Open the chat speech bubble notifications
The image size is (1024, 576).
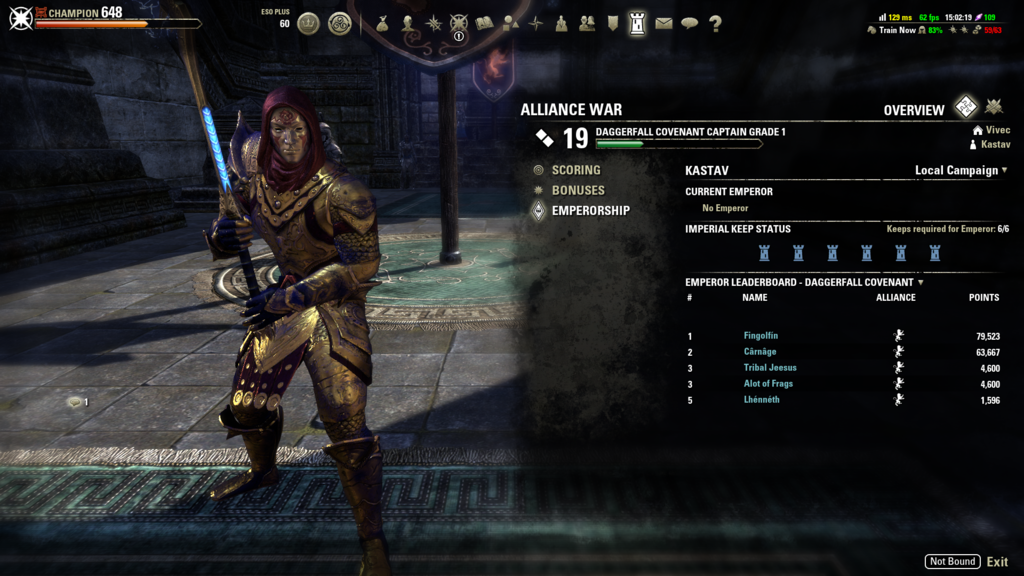(x=690, y=24)
